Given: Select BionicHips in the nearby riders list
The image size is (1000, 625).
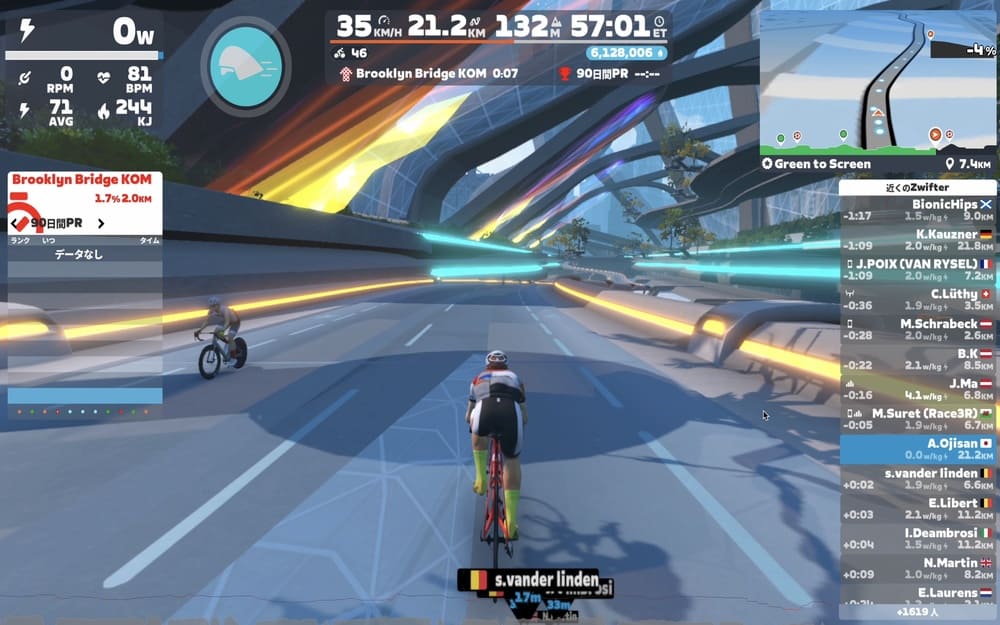Looking at the screenshot, I should (917, 210).
